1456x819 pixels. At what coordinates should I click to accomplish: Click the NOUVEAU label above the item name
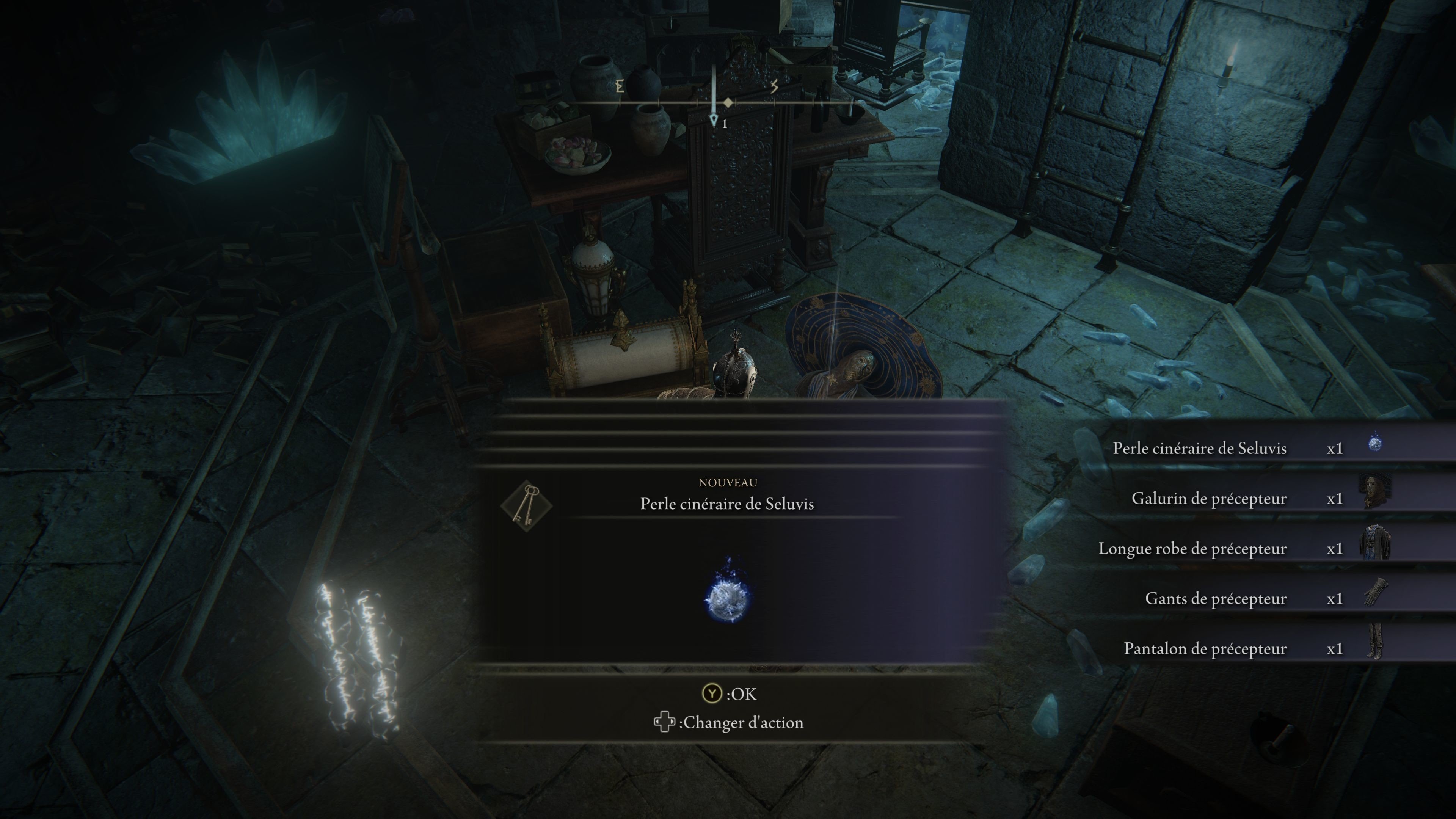[728, 483]
